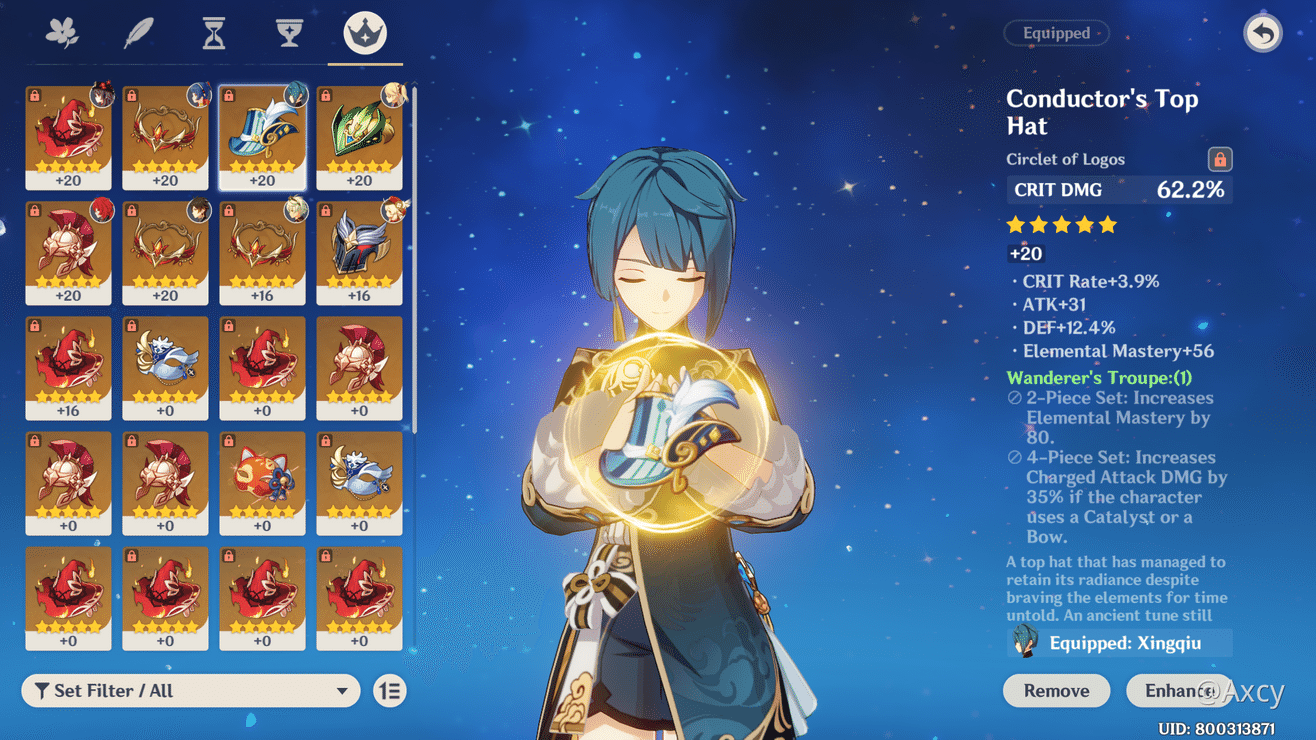Screen dimensions: 1316x740
Task: Click the Equipped filter tag
Action: click(x=1056, y=33)
